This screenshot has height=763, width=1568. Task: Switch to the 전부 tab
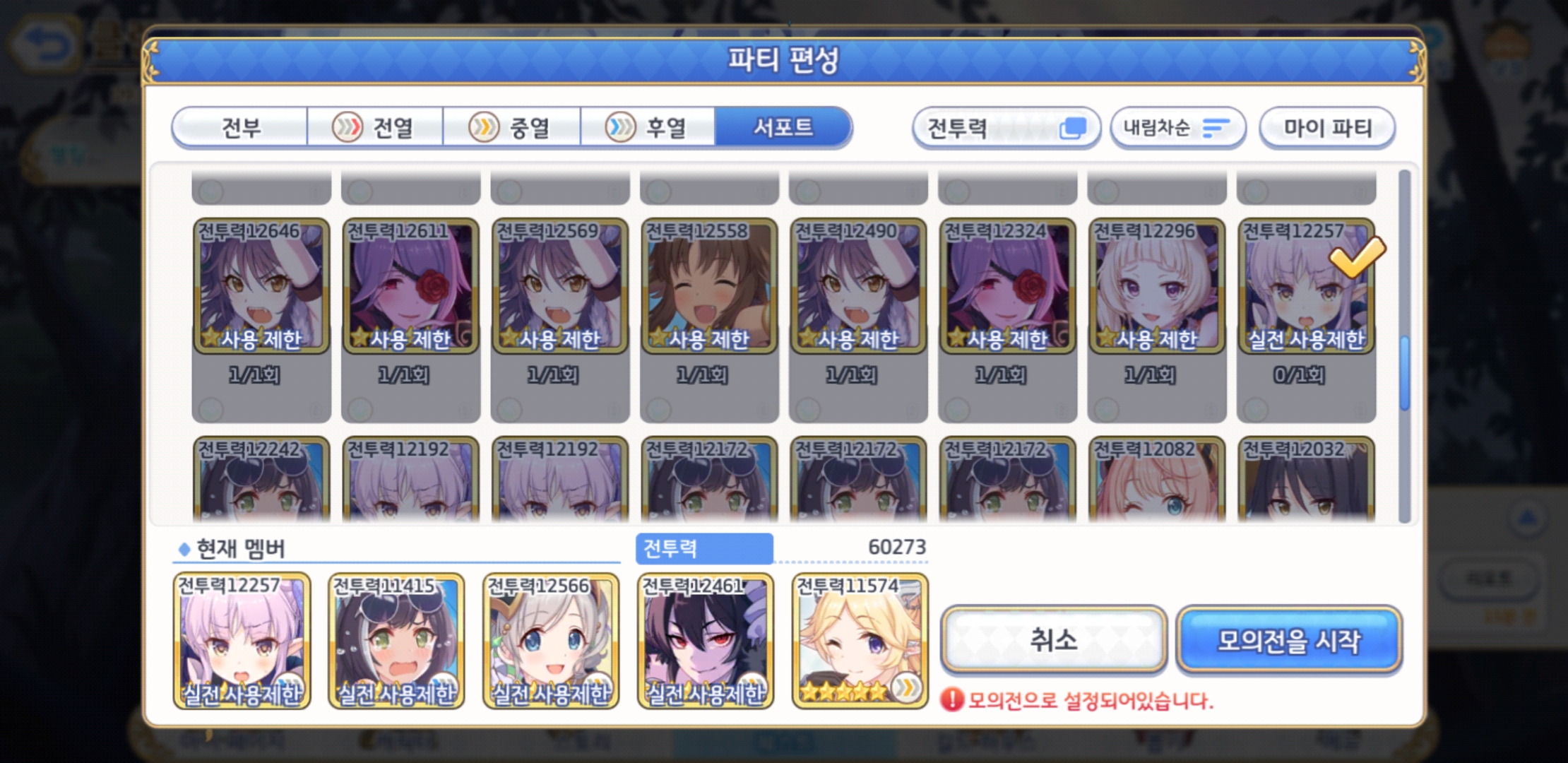(x=241, y=128)
